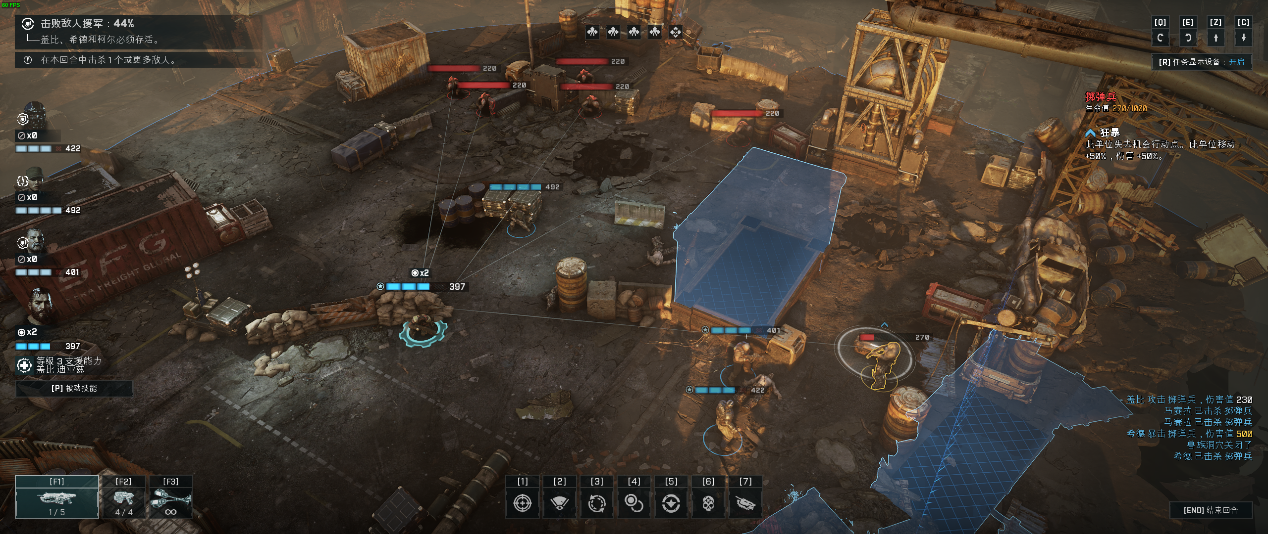Open the passive skills panel button
Screen dimensions: 1268x534
pos(74,388)
